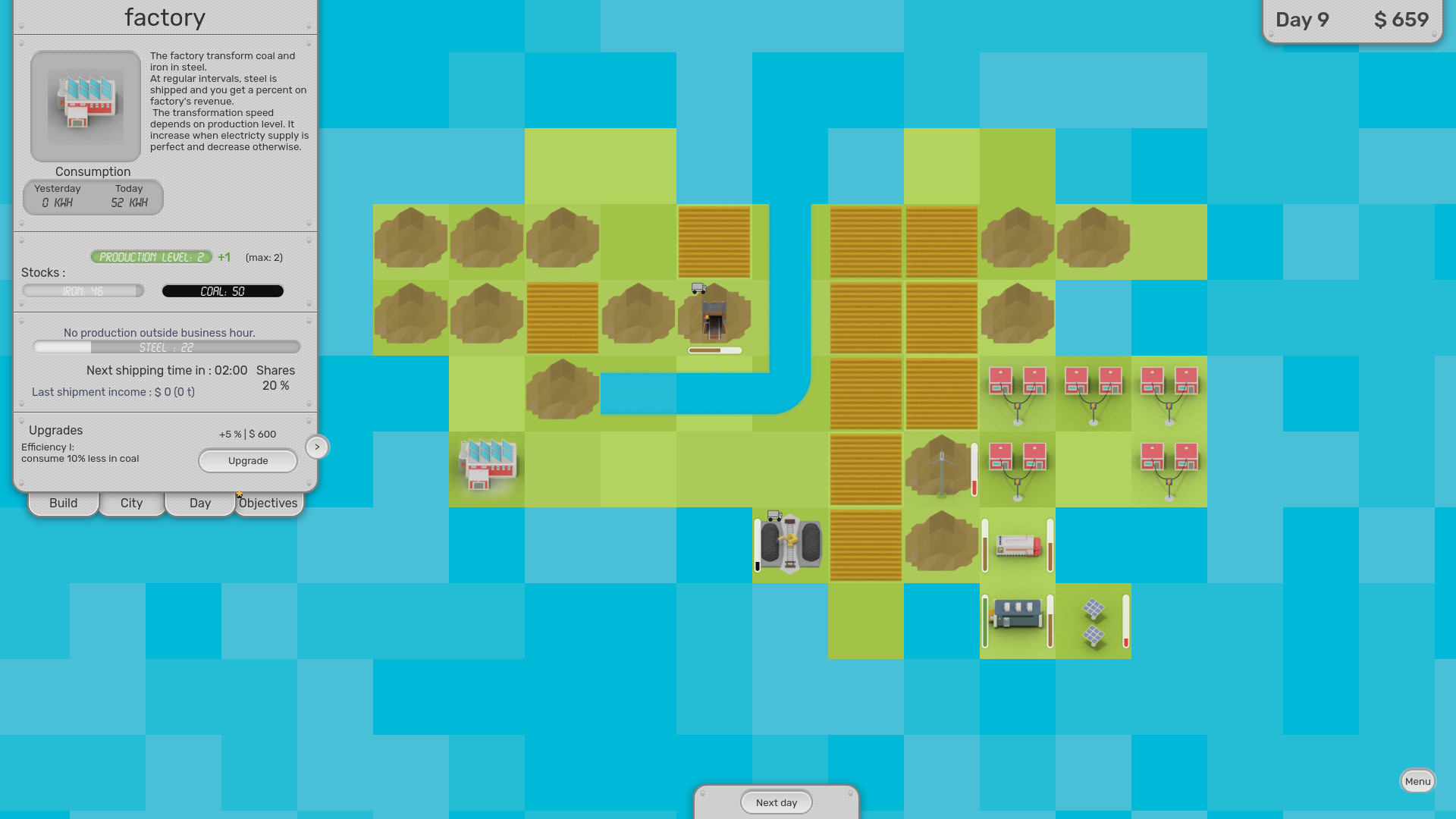
Task: Click the delivery truck leaving the coal mine
Action: [x=698, y=289]
